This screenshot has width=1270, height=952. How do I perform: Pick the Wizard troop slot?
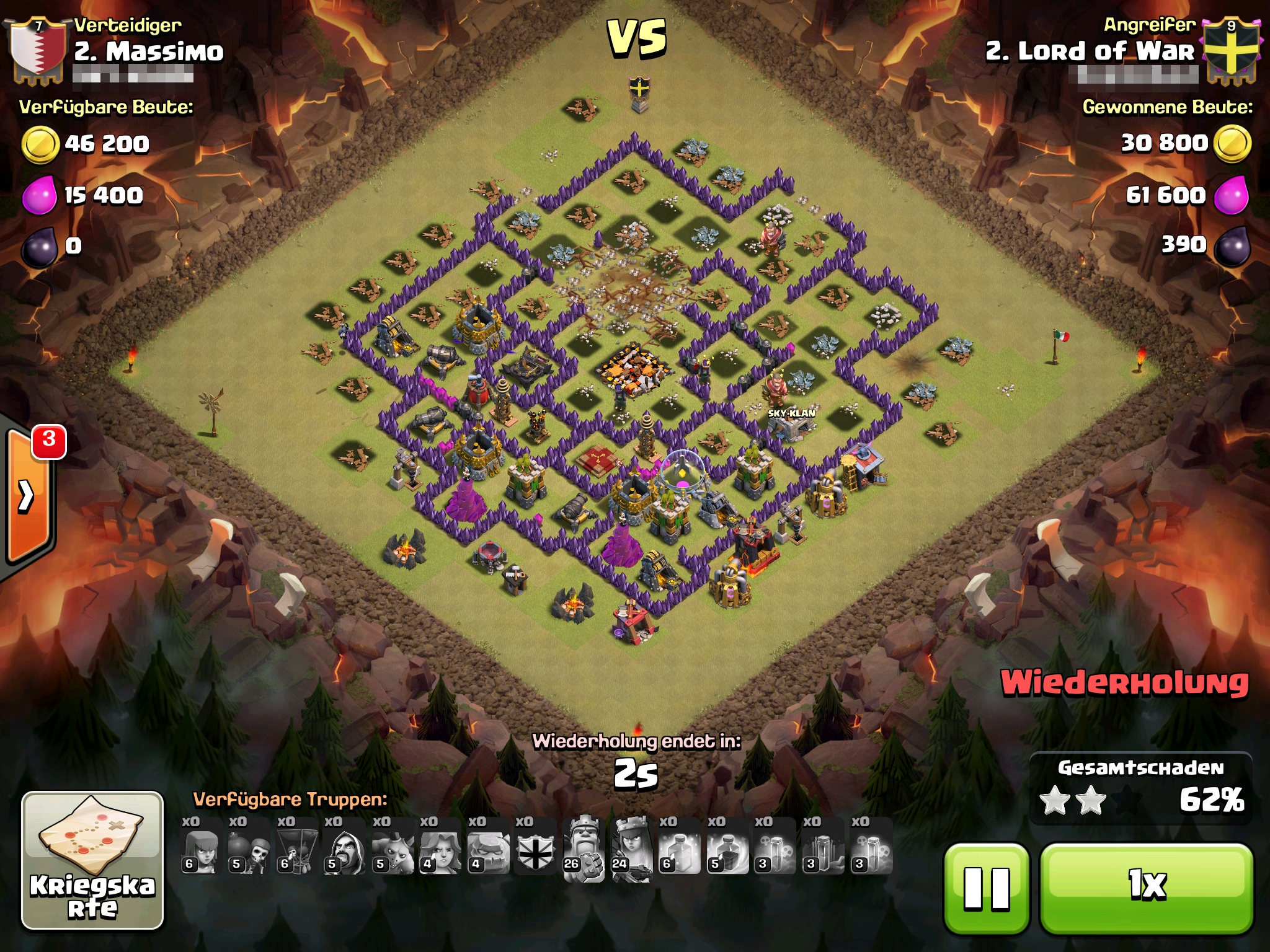pyautogui.click(x=344, y=847)
